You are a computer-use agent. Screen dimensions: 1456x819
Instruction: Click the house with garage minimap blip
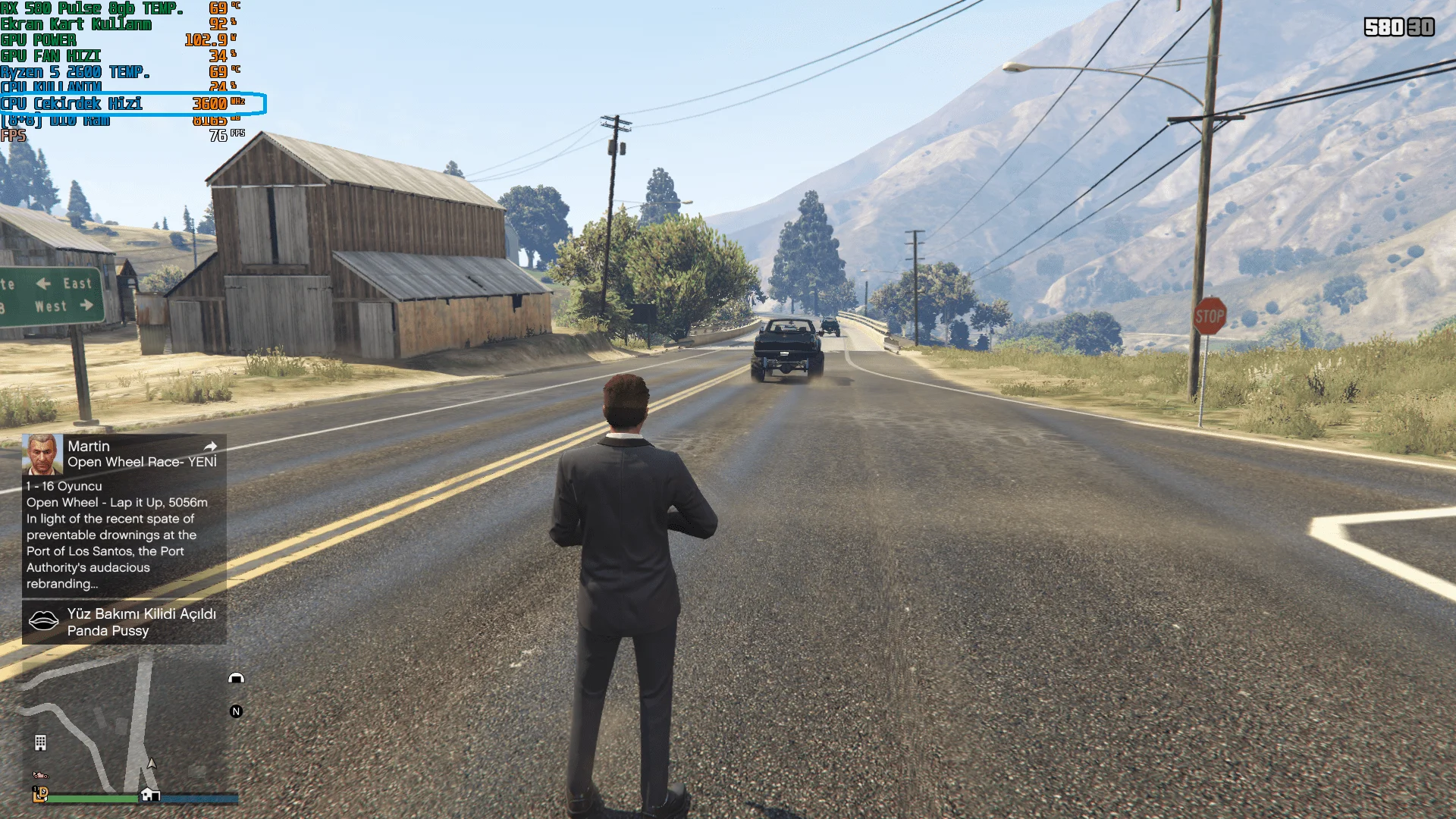point(150,794)
